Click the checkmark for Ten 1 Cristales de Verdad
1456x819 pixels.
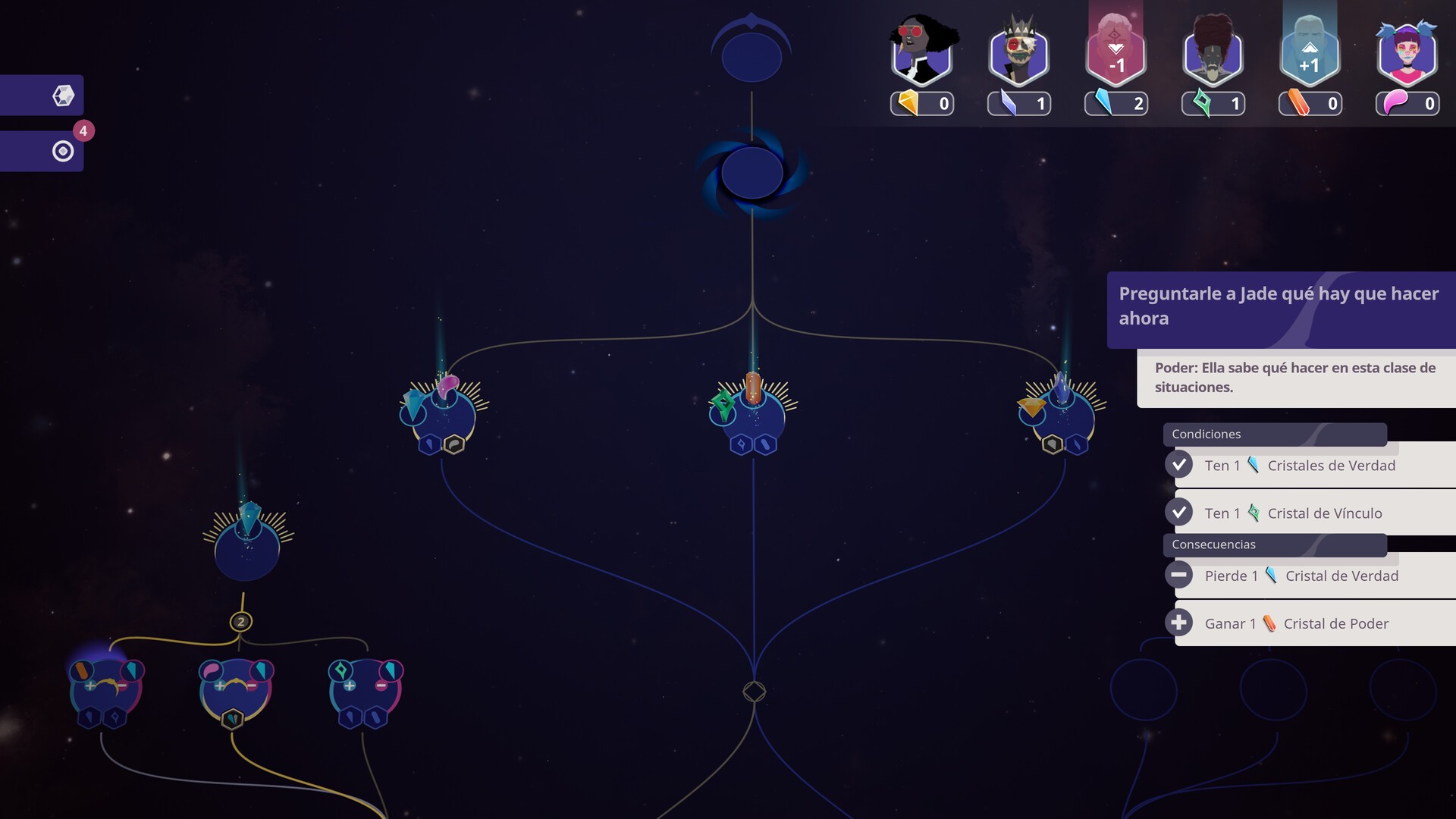pyautogui.click(x=1180, y=464)
